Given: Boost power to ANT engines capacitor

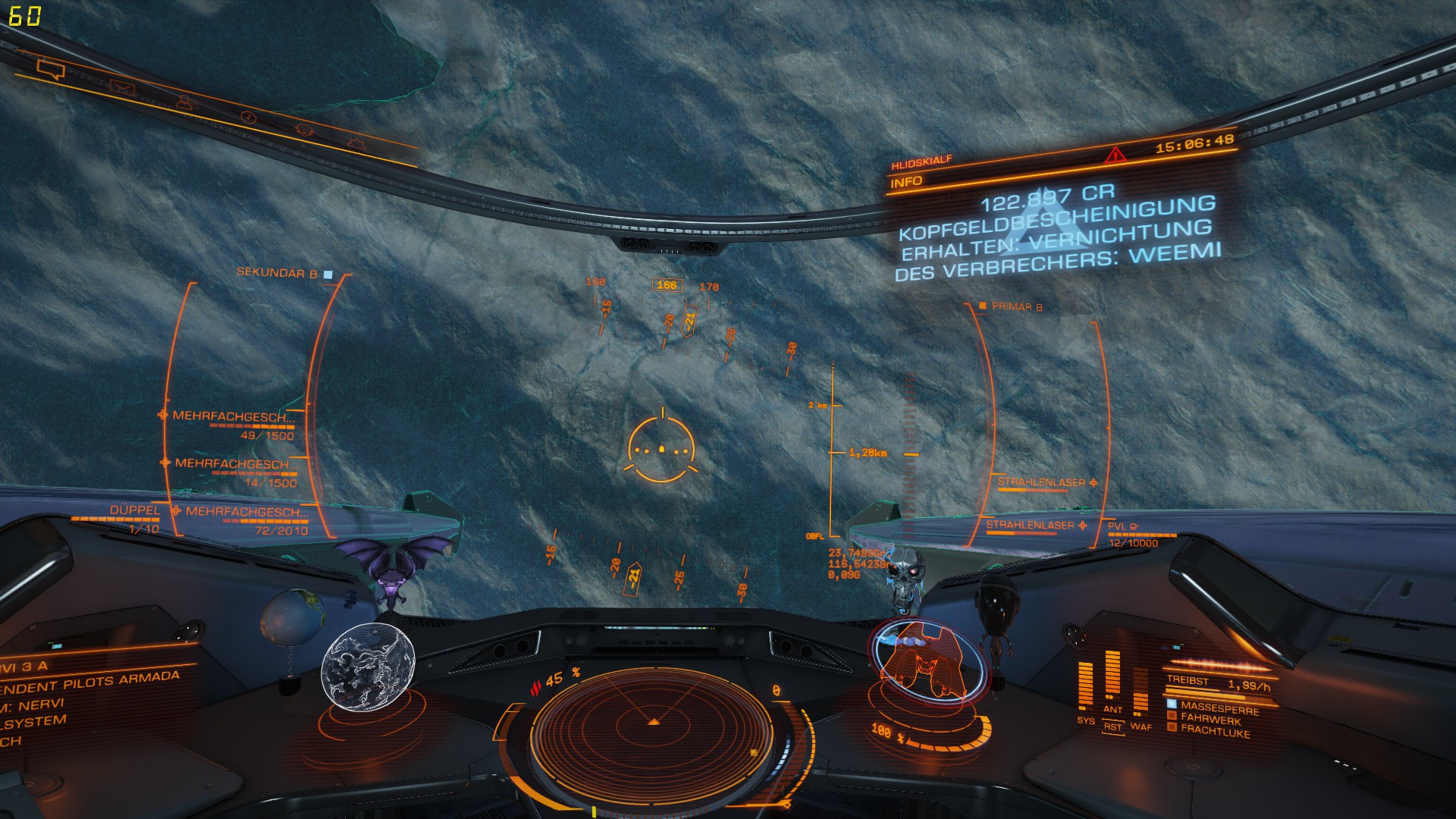Looking at the screenshot, I should 1112,709.
